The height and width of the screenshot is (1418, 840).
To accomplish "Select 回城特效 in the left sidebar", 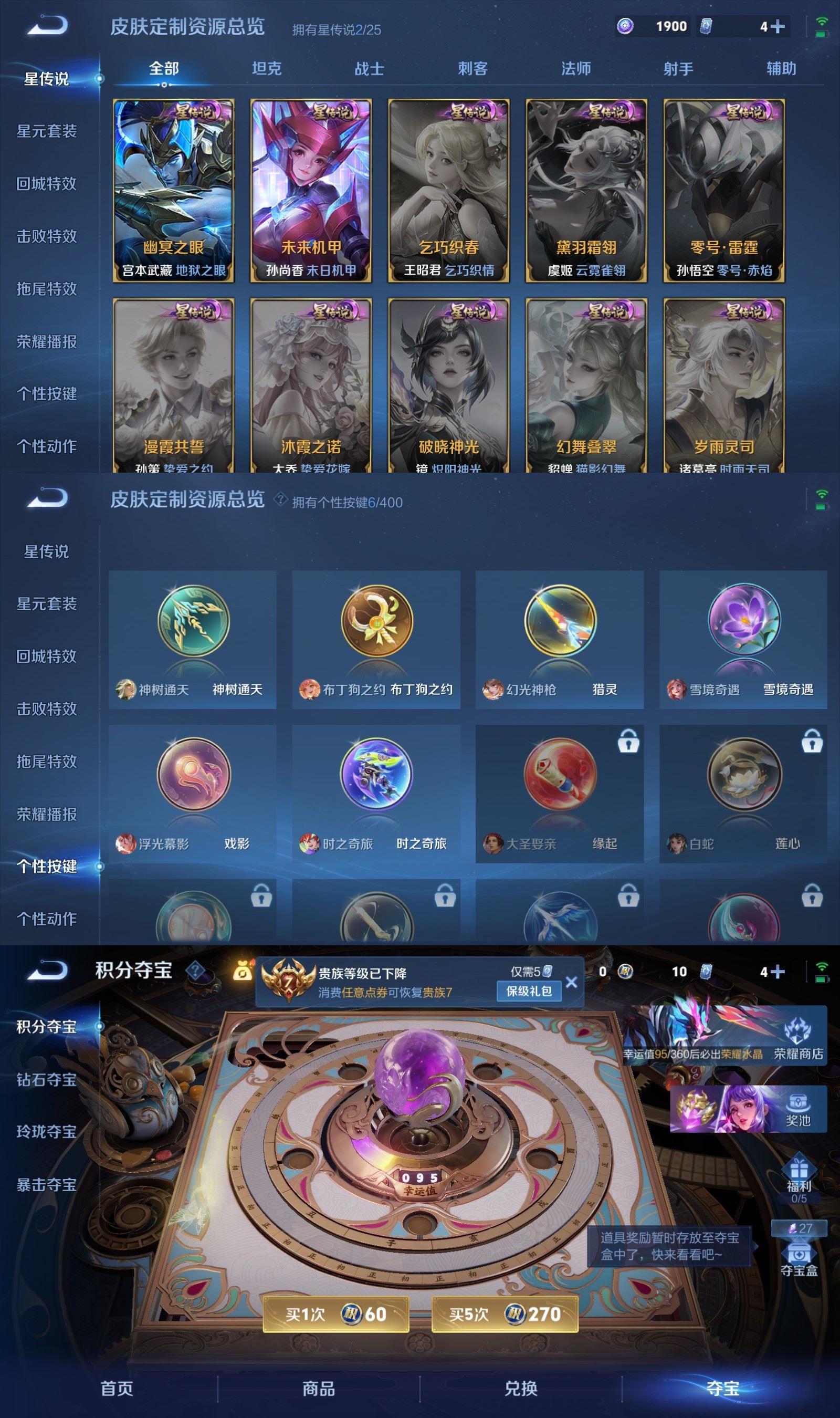I will (46, 183).
